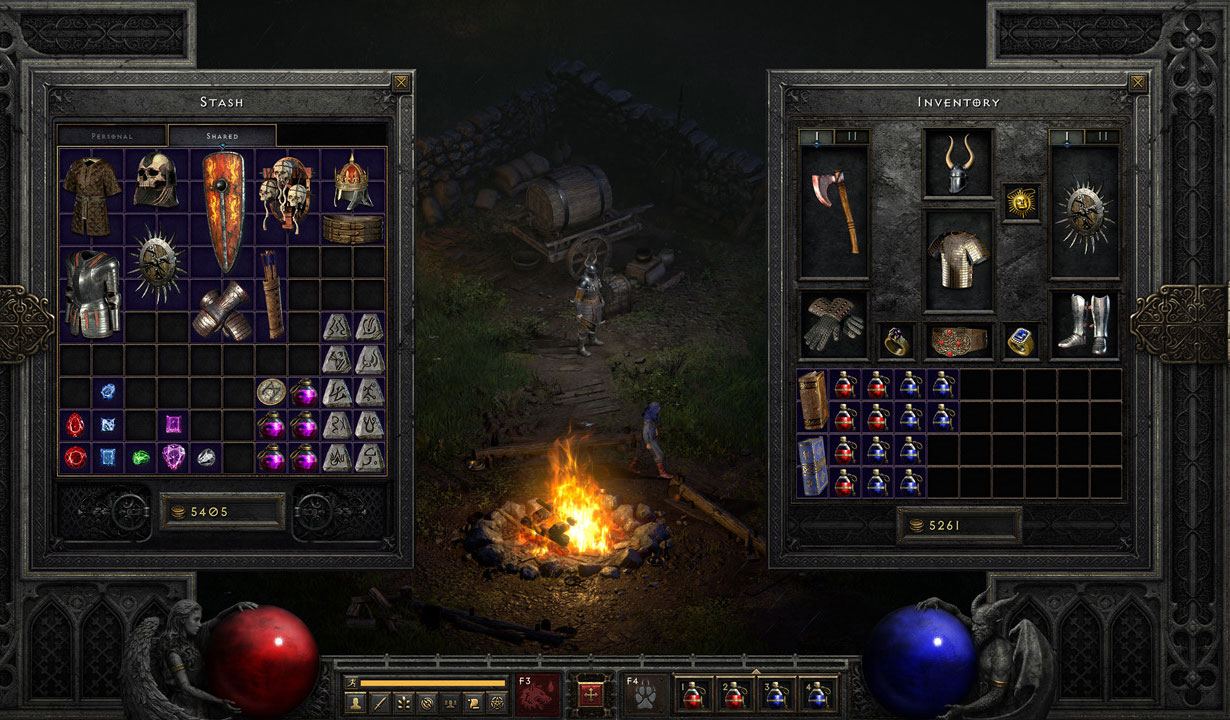Close the Stash panel

pos(401,82)
